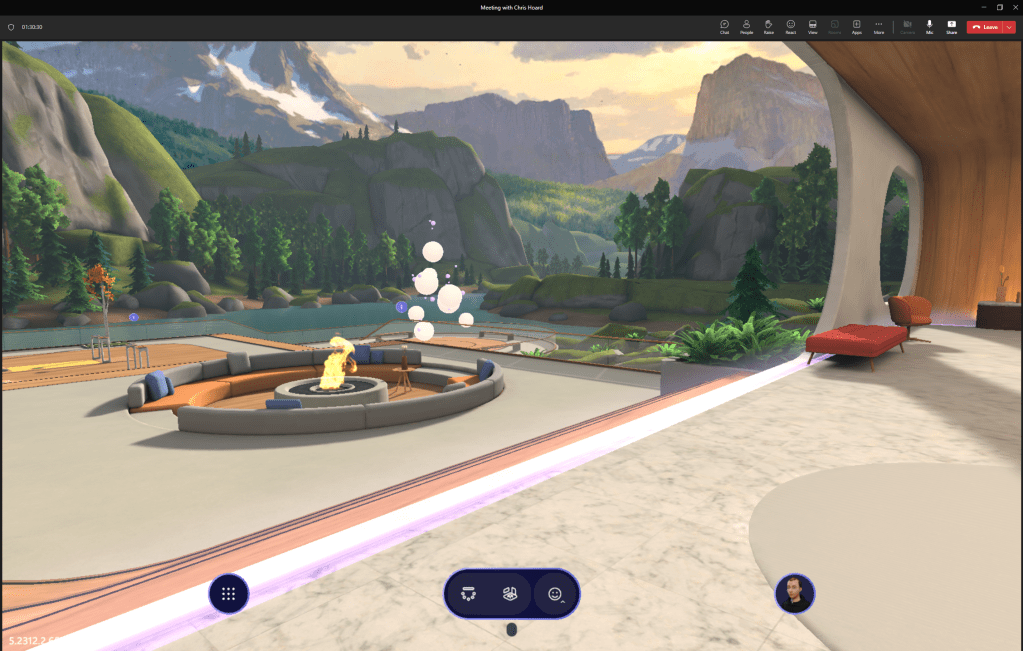Show More meeting options
This screenshot has width=1023, height=651.
click(x=878, y=26)
